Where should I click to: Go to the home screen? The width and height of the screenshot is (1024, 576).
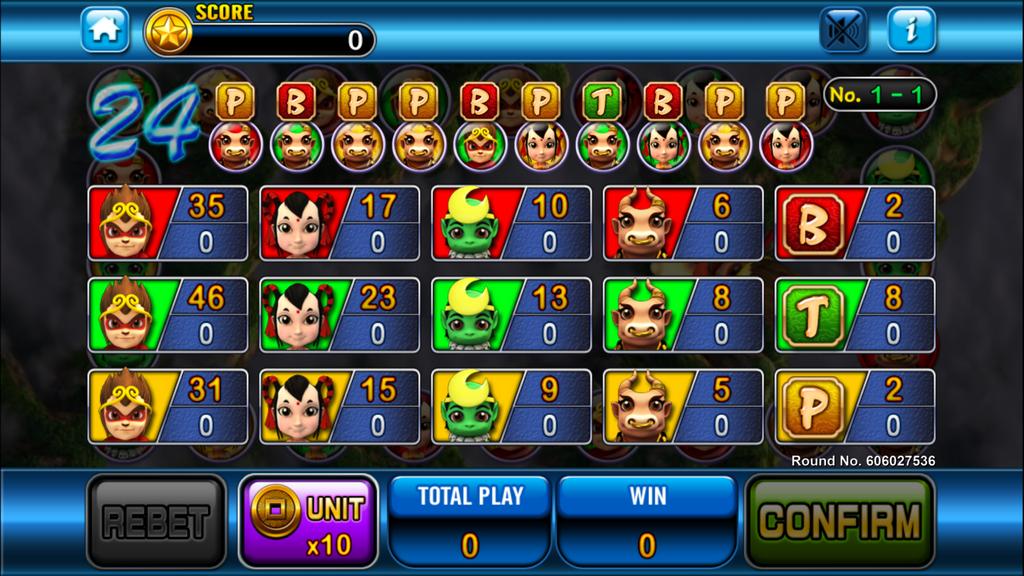[x=105, y=30]
